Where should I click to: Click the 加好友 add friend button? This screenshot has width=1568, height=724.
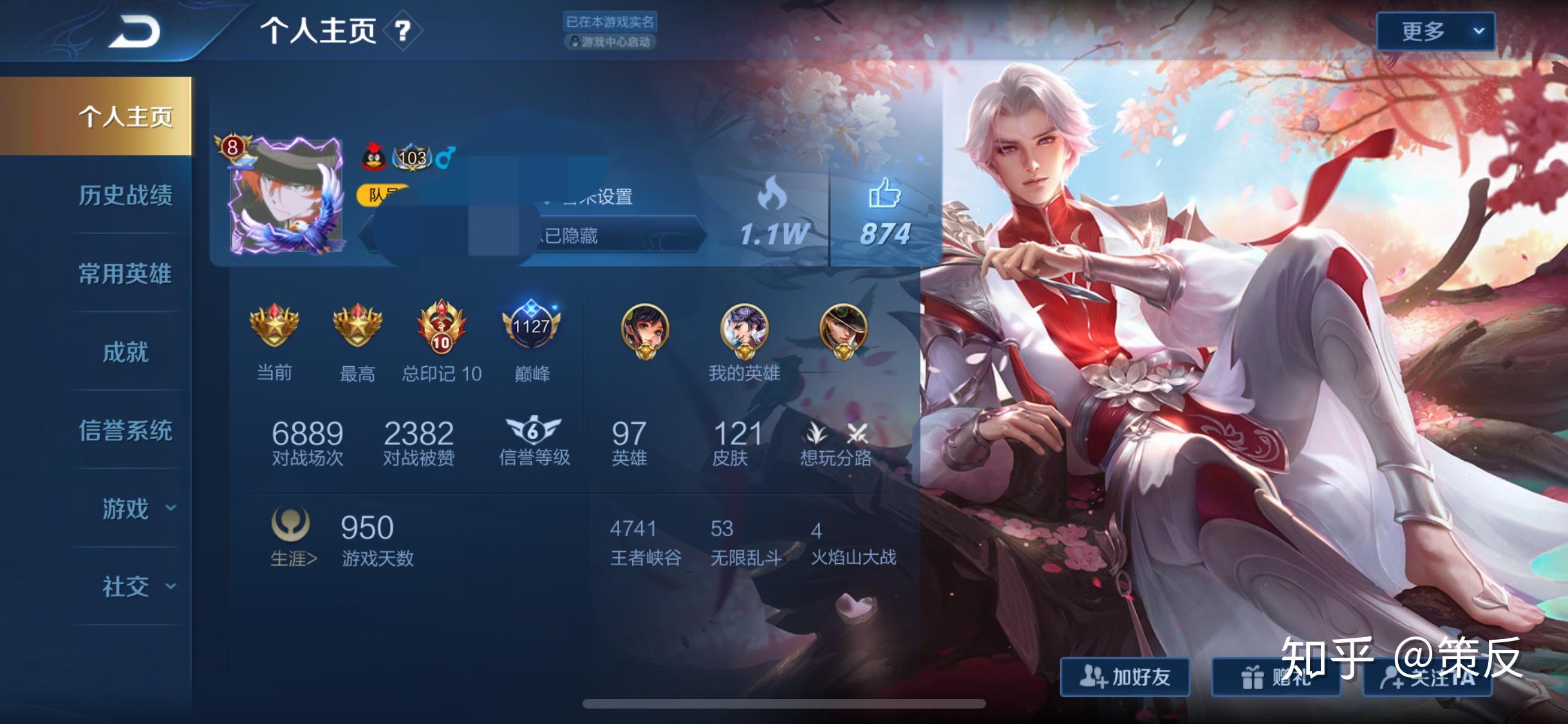tap(1125, 678)
